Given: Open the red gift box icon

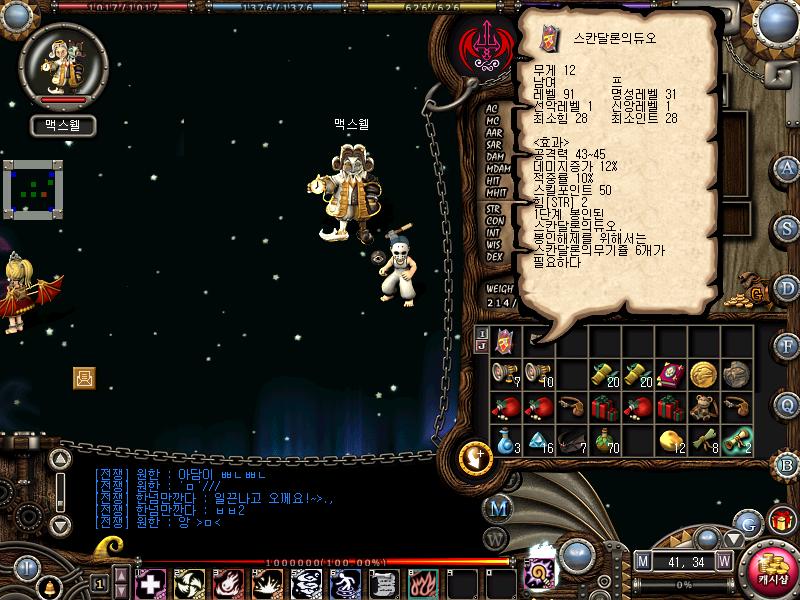Looking at the screenshot, I should pyautogui.click(x=779, y=521).
